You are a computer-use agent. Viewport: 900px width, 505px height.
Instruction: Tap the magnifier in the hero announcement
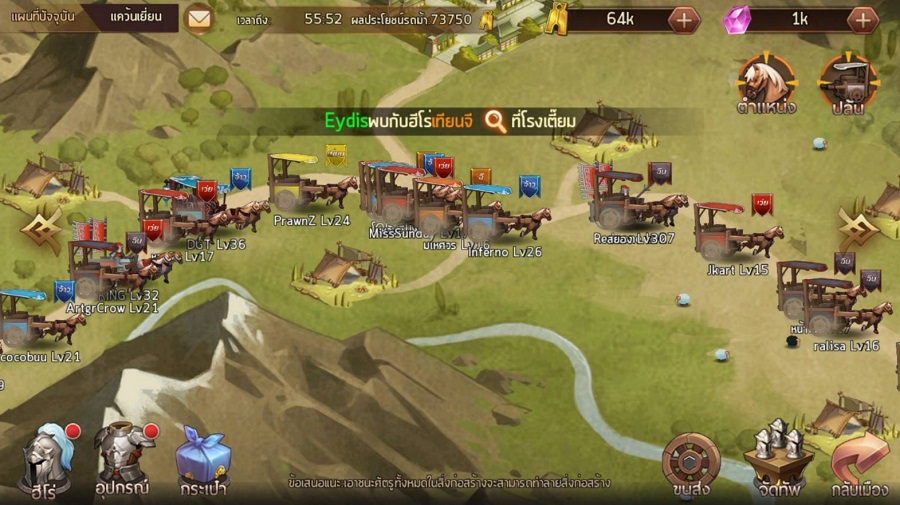tap(495, 122)
